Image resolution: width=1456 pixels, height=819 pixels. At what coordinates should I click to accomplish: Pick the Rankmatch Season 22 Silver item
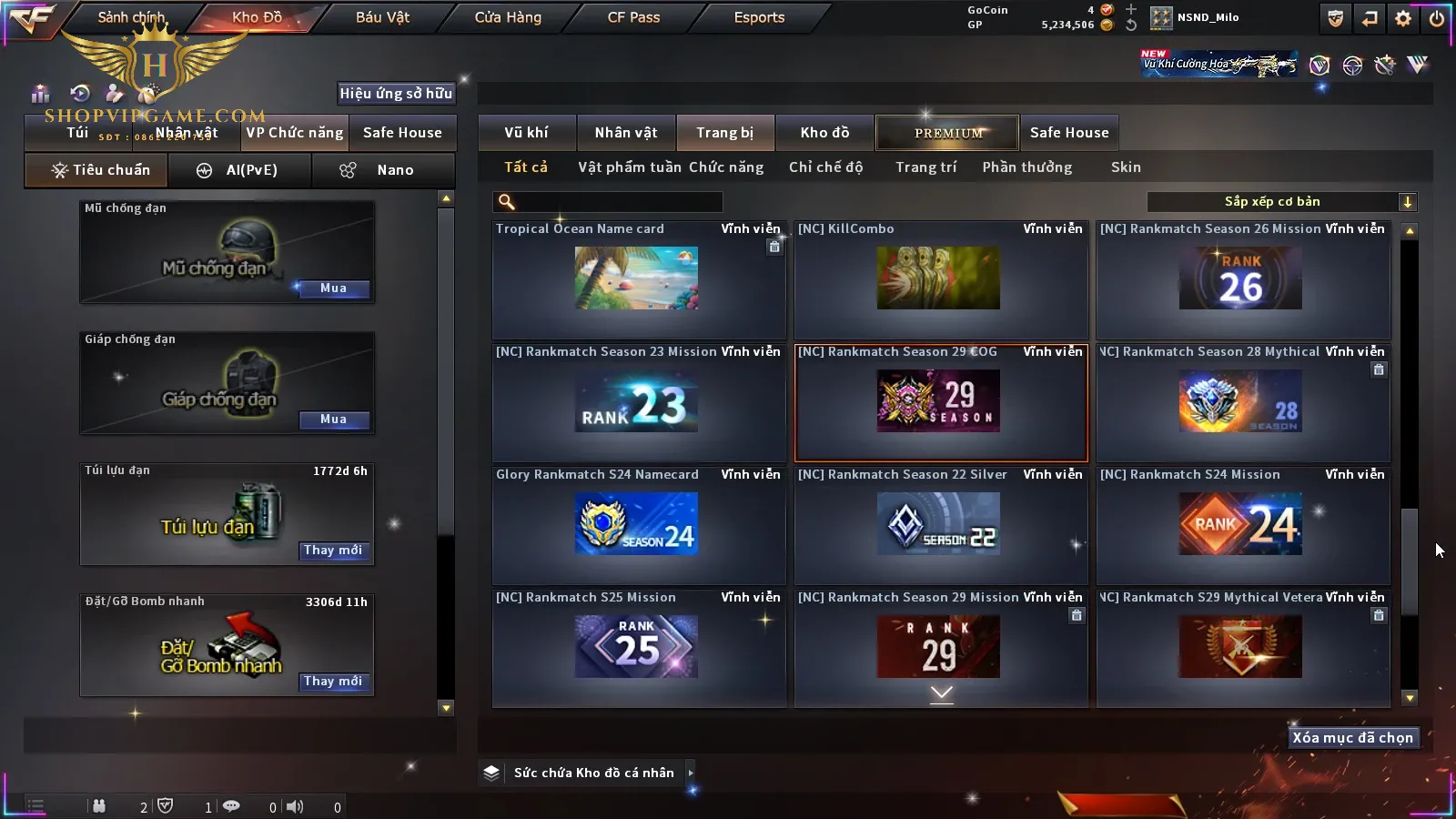[941, 525]
